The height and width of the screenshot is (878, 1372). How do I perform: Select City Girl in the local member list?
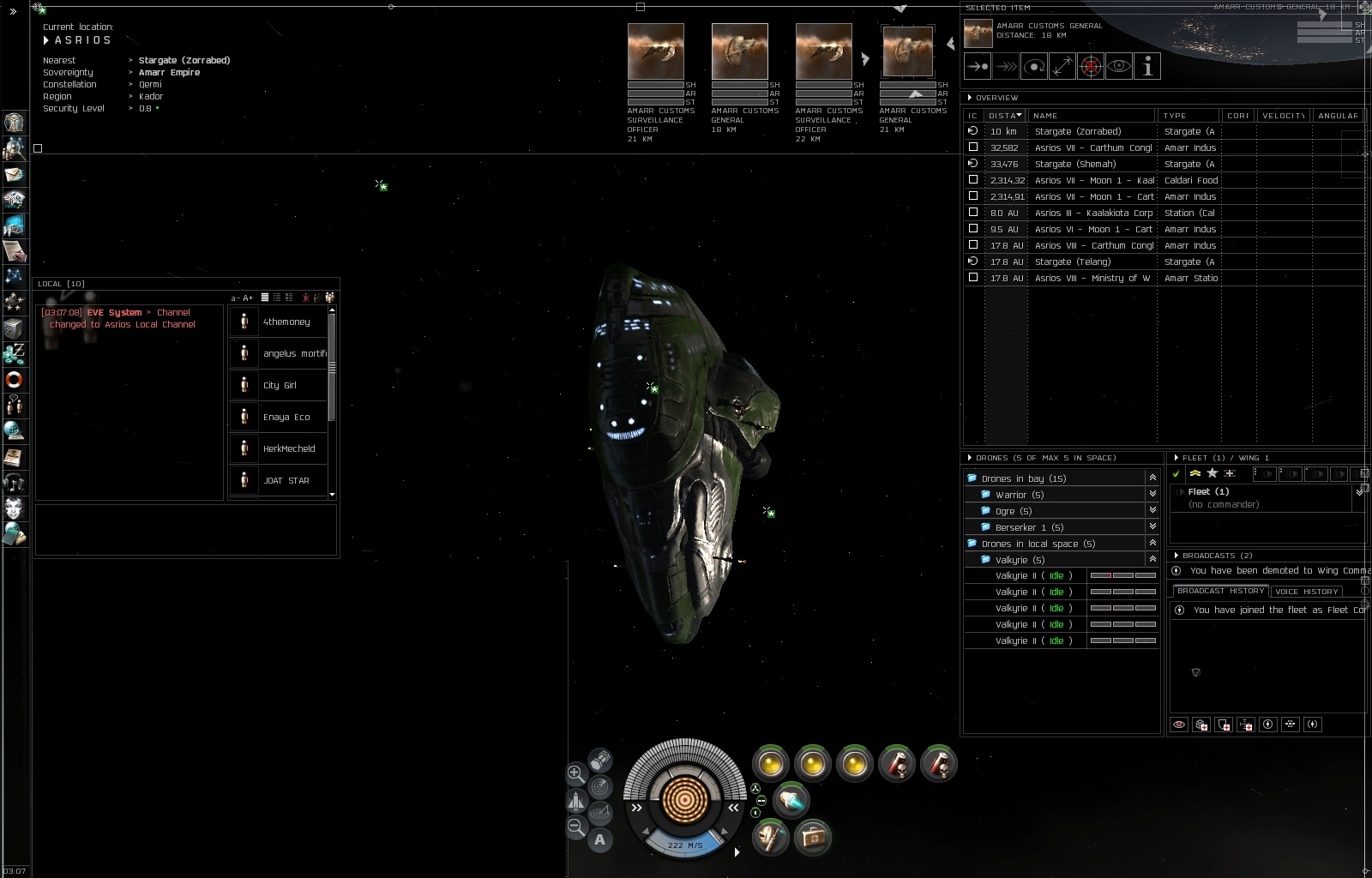point(280,385)
